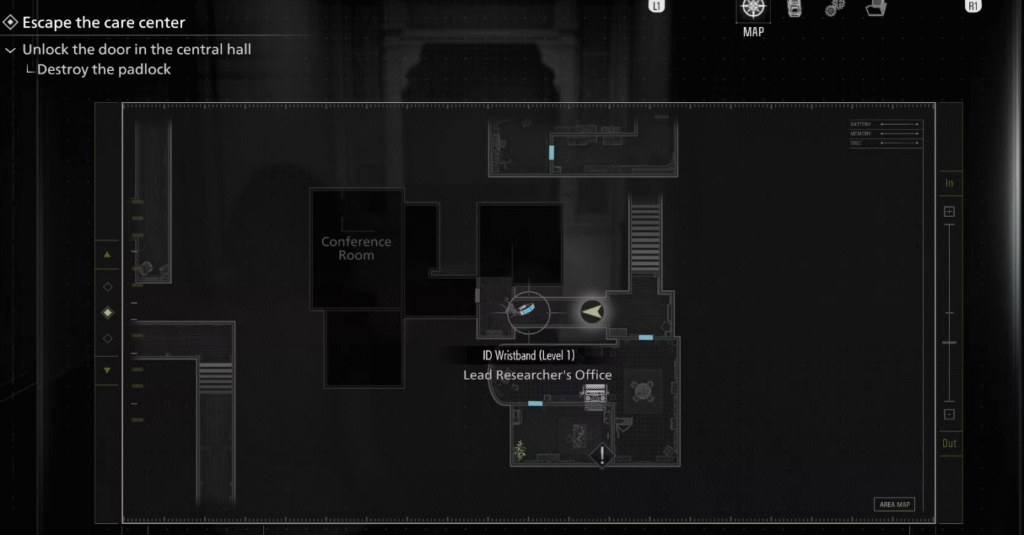Open the folder files tab
This screenshot has width=1024, height=535.
click(x=877, y=9)
